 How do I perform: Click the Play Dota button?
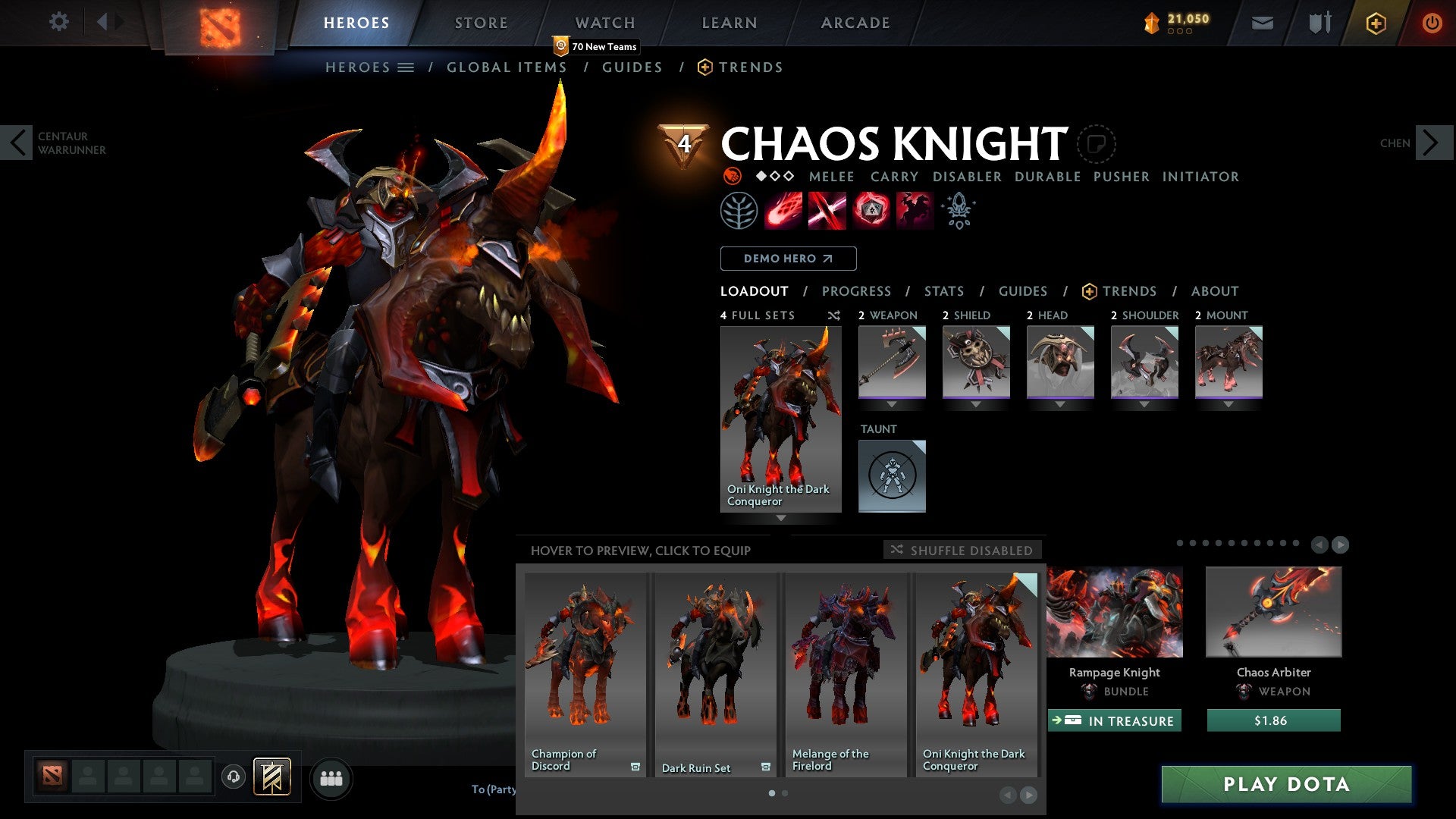(x=1286, y=784)
